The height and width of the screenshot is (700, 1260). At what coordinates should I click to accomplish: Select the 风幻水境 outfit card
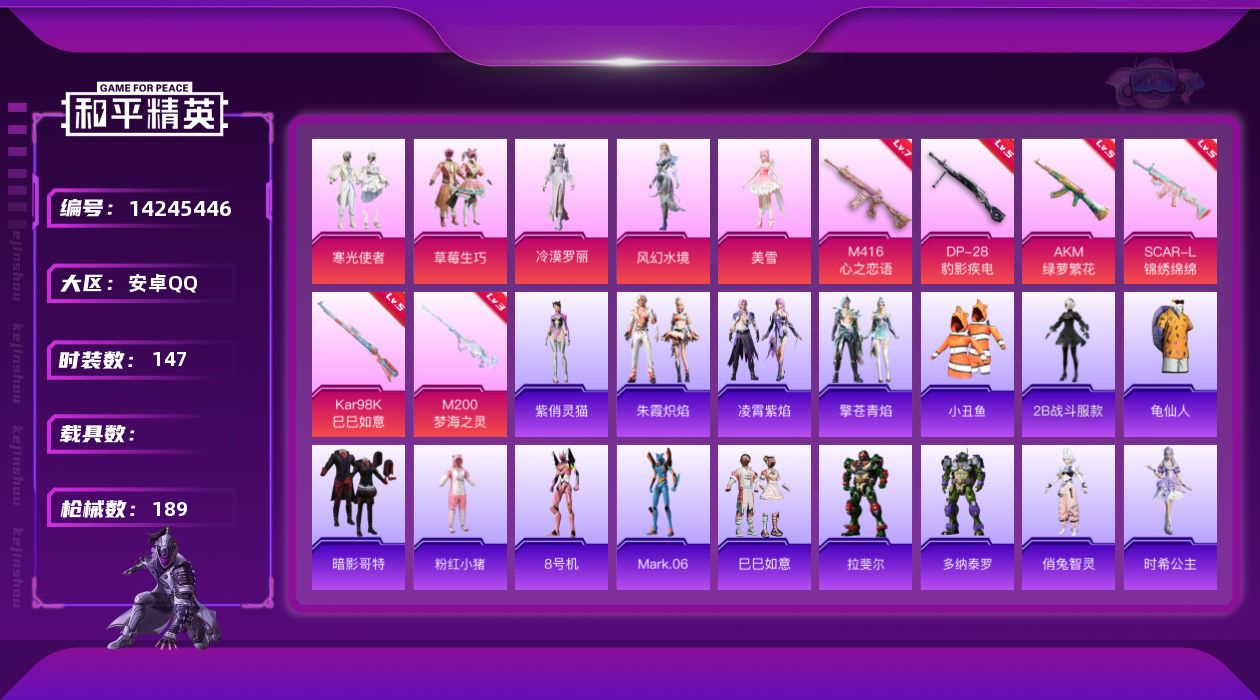pos(663,210)
